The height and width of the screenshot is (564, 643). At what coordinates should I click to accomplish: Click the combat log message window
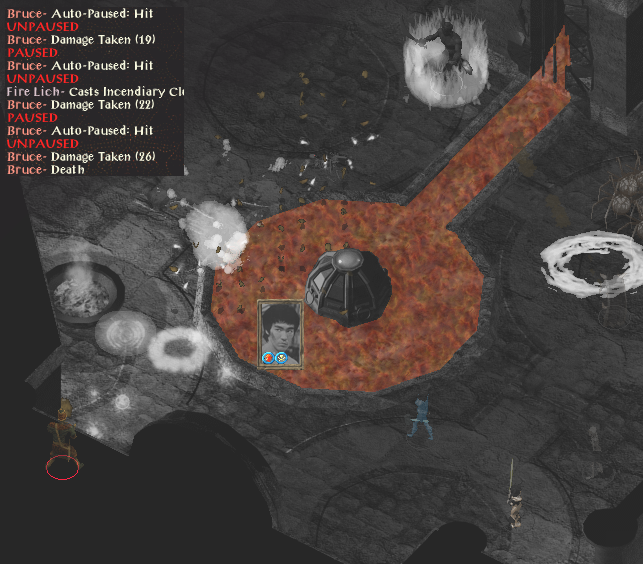[x=92, y=88]
